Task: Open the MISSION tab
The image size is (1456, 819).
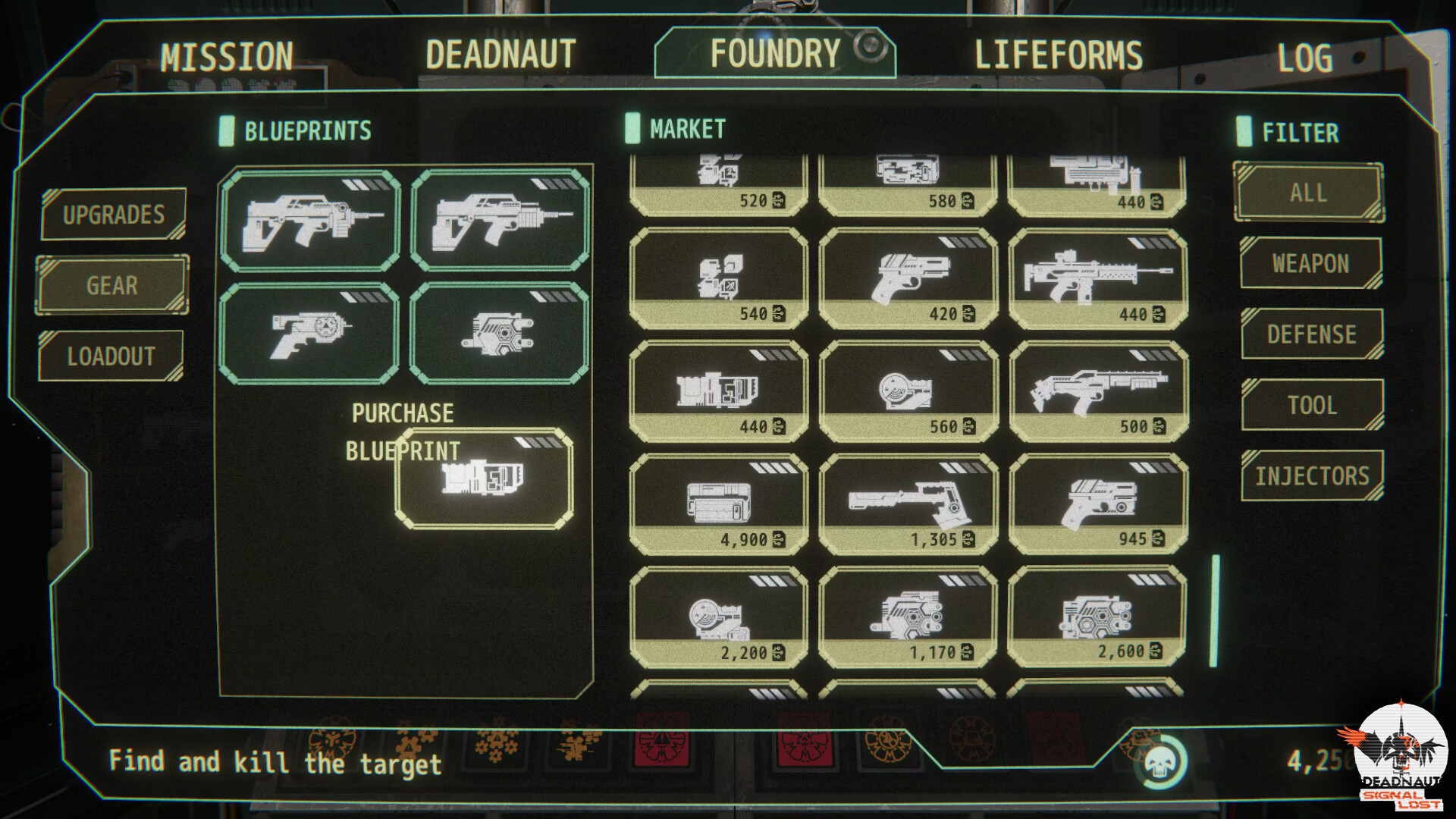Action: pyautogui.click(x=226, y=53)
